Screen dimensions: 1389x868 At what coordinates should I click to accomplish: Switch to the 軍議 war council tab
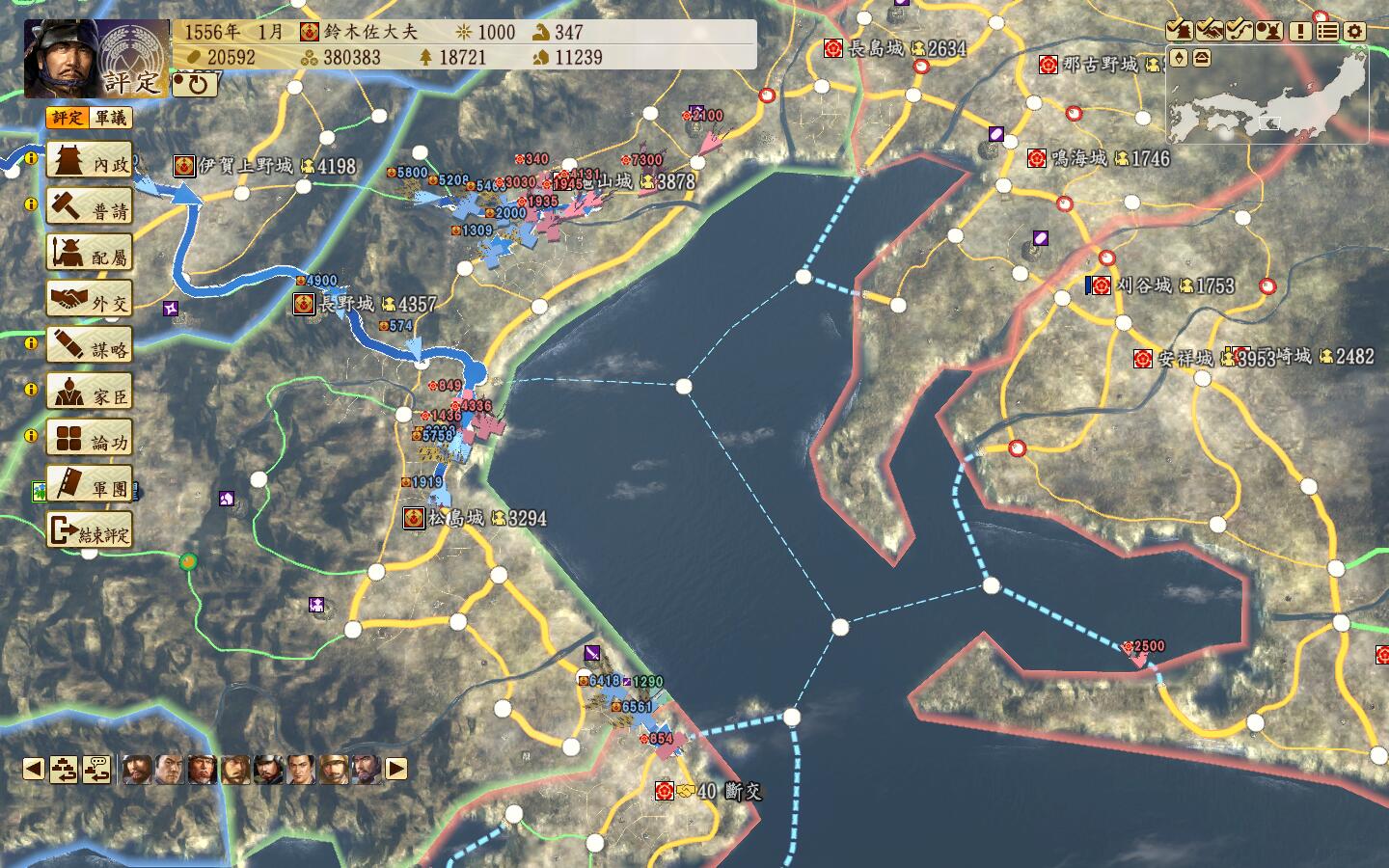pos(110,118)
